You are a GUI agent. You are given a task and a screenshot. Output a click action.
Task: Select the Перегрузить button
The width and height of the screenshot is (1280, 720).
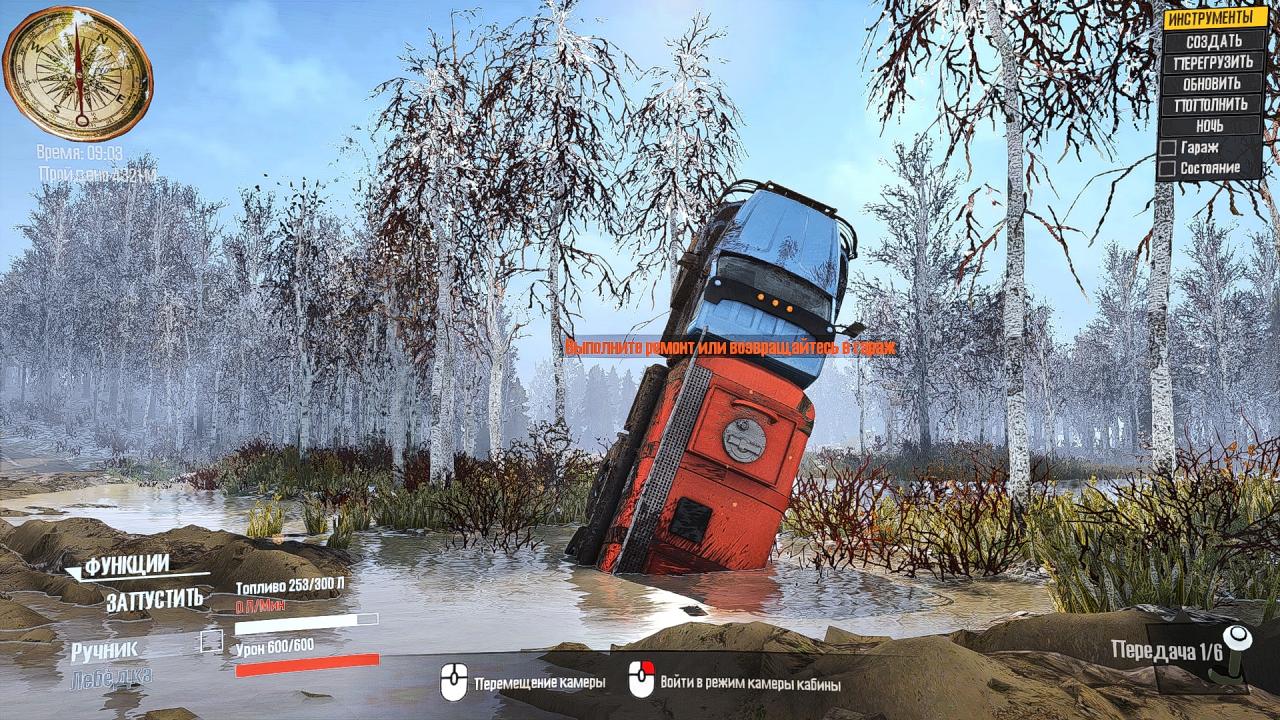(1213, 62)
